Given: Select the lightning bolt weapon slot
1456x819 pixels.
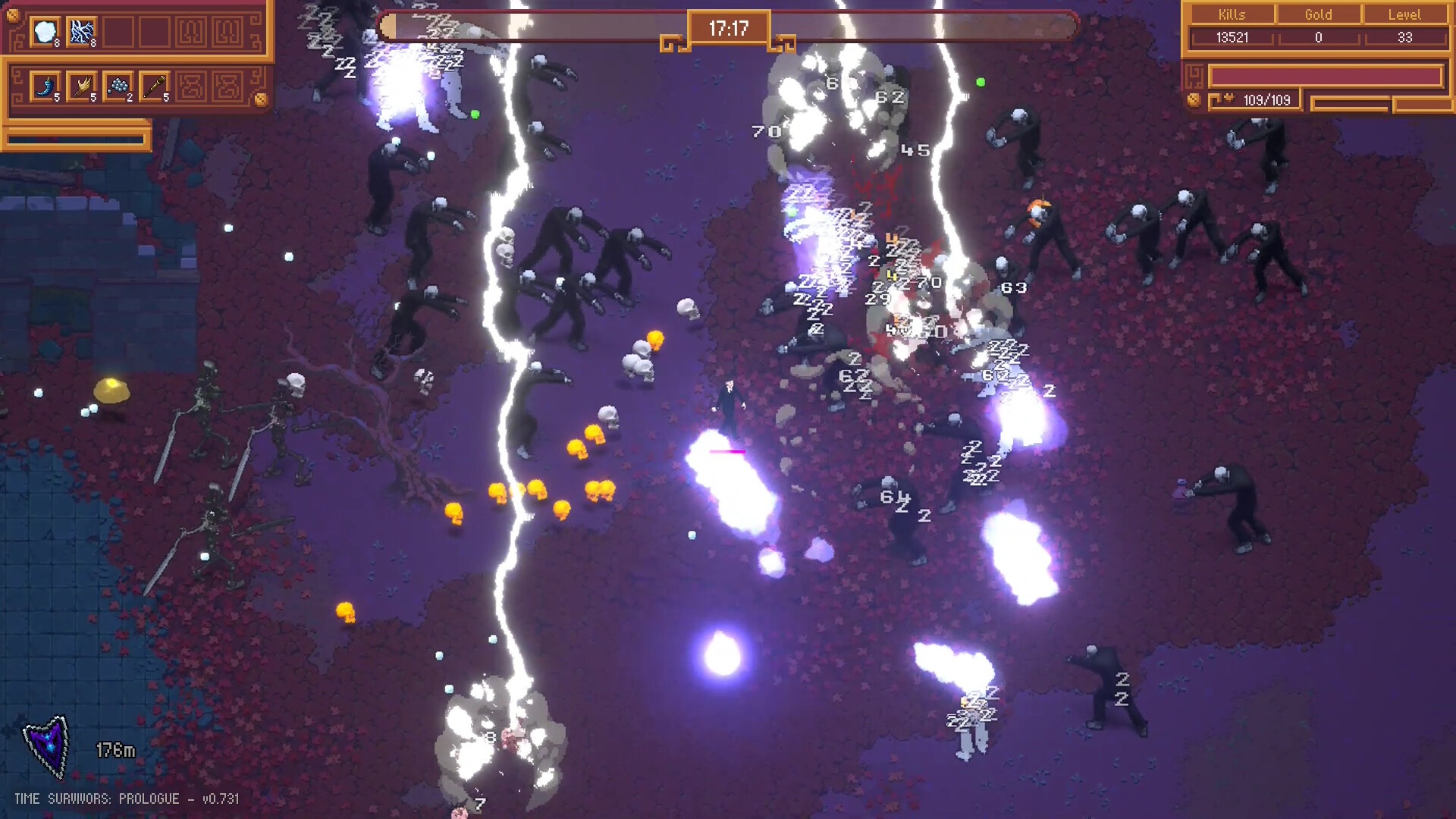Looking at the screenshot, I should click(82, 32).
